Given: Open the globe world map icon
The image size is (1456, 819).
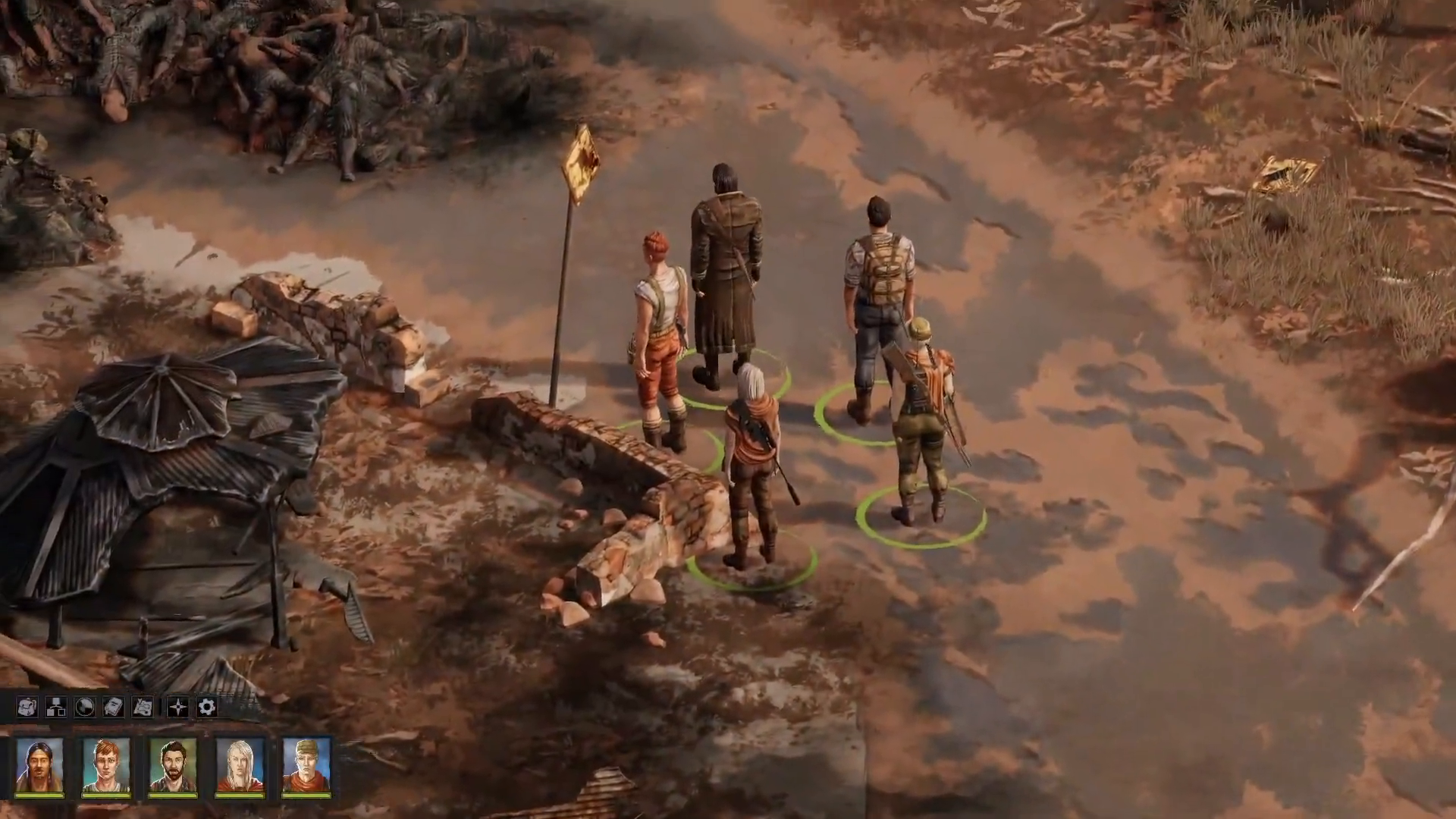Looking at the screenshot, I should (83, 707).
